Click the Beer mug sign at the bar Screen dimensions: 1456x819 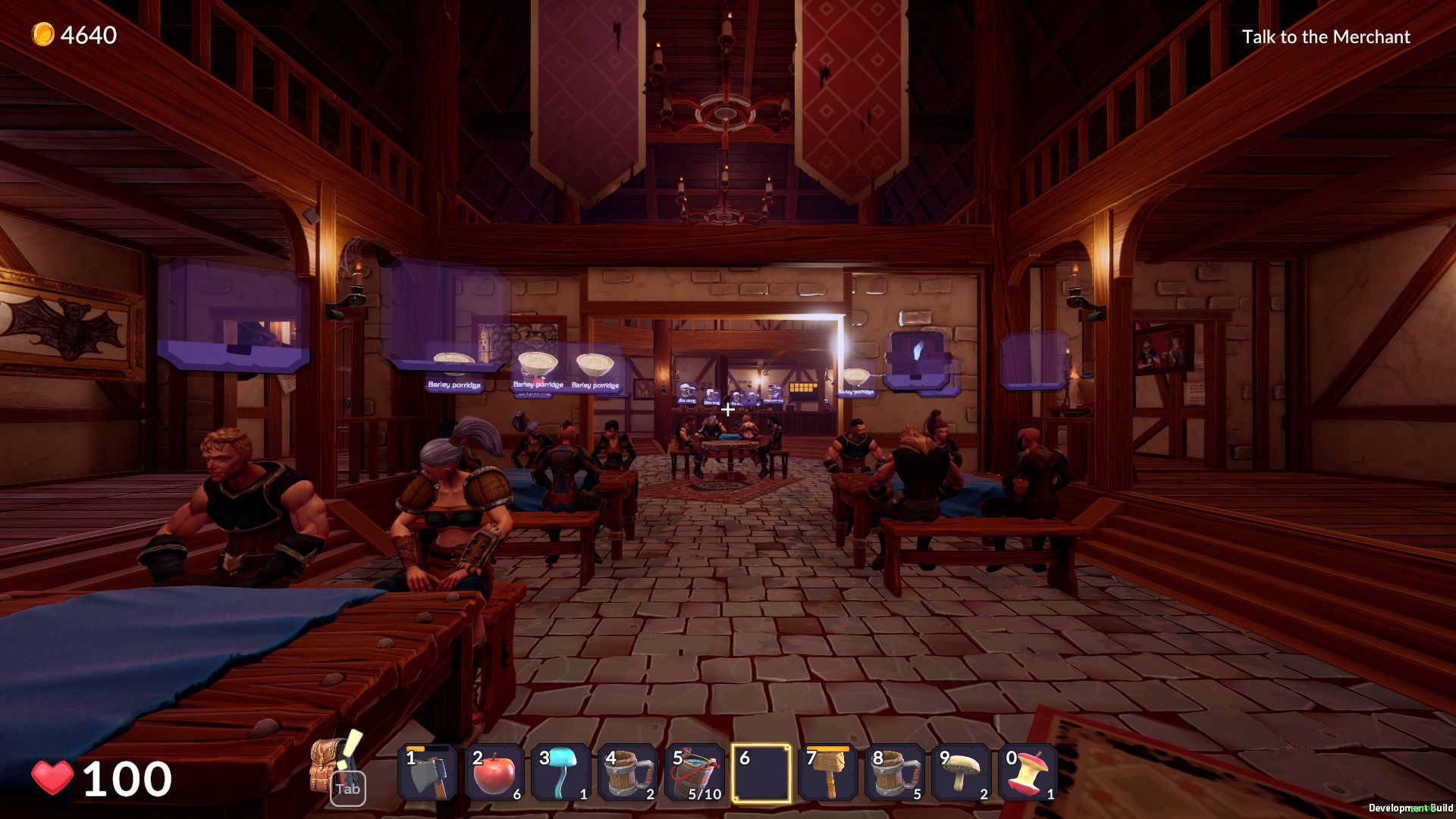(711, 402)
